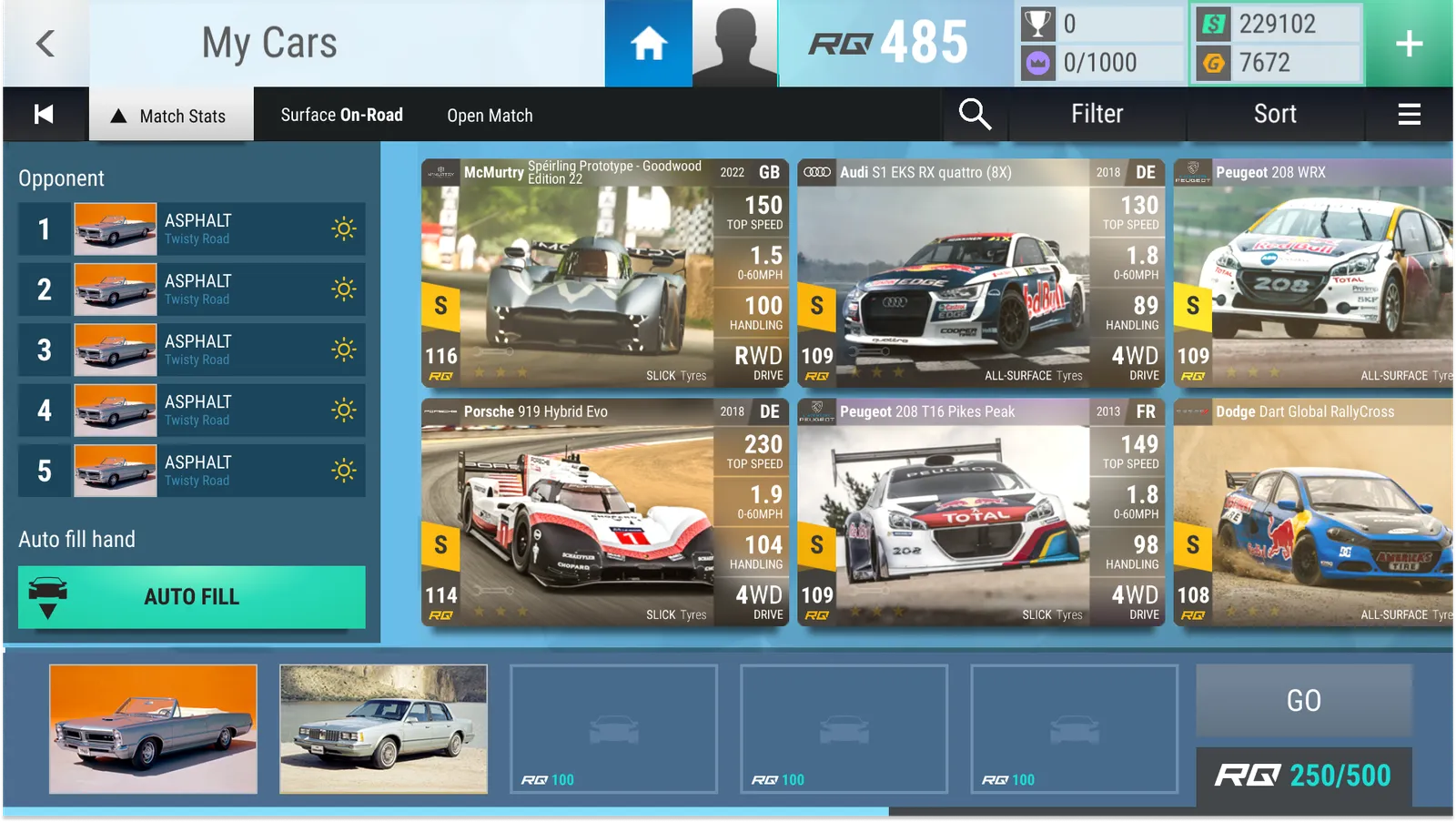Screen dimensions: 1456x822
Task: Select the orange-background convertible in hand
Action: pyautogui.click(x=153, y=729)
